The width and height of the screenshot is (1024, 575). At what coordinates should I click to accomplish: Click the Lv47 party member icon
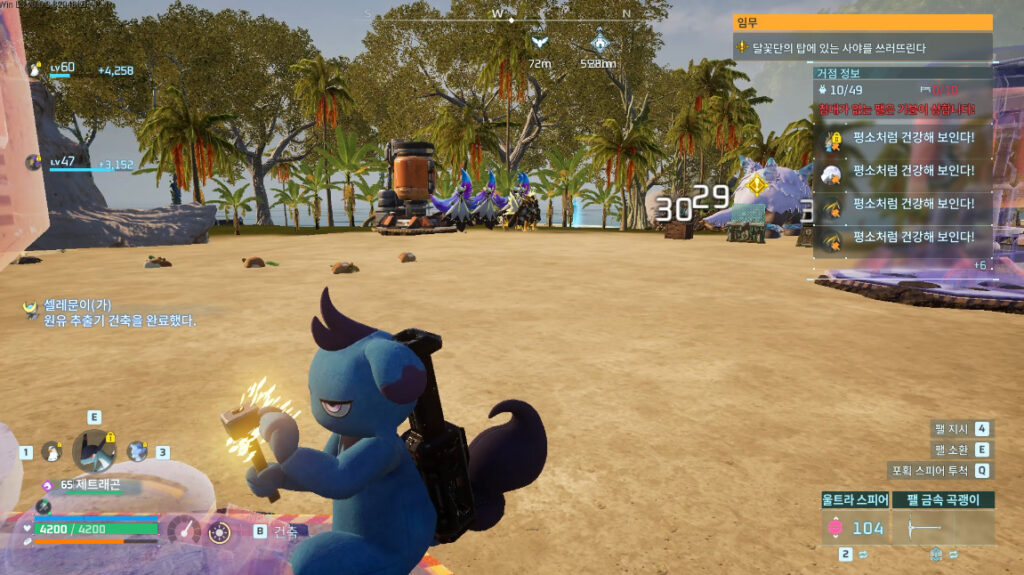coord(33,162)
